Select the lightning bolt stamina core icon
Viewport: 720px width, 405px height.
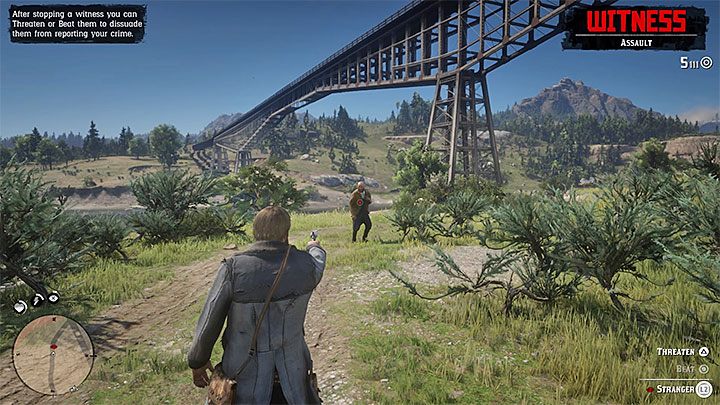[37, 297]
